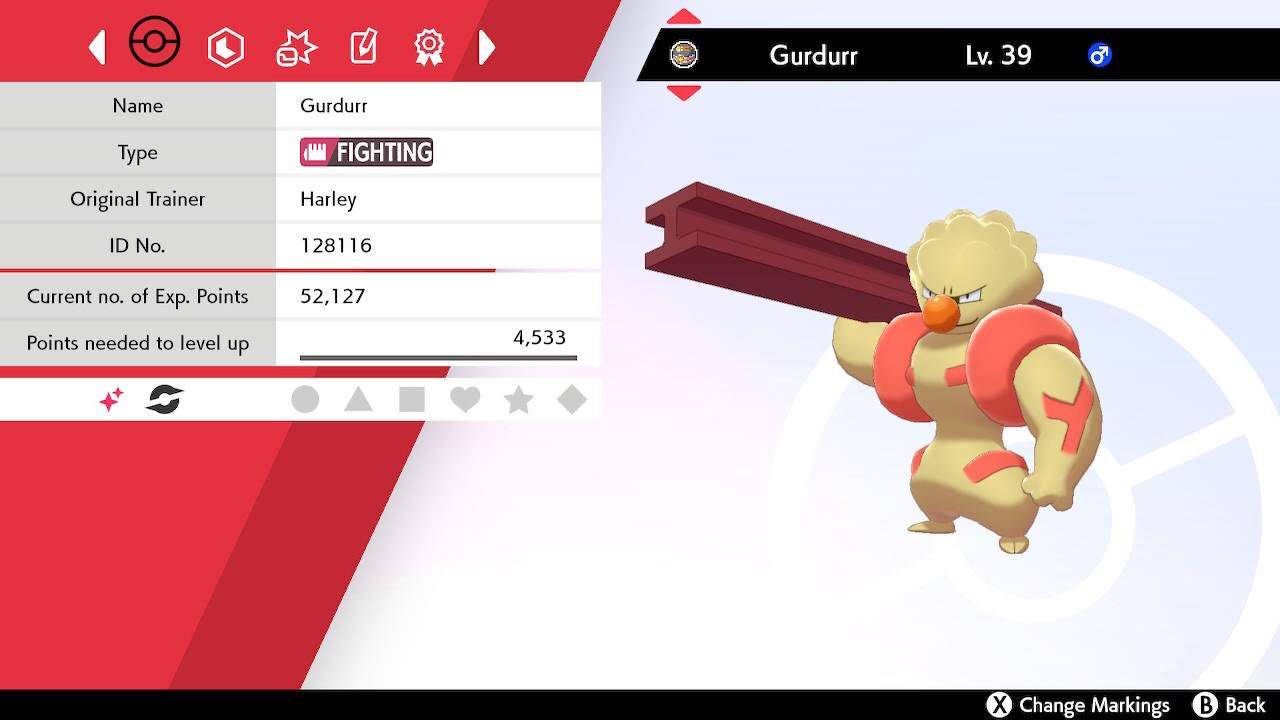Open the moves tab icon
Image resolution: width=1280 pixels, height=720 pixels.
click(x=294, y=44)
